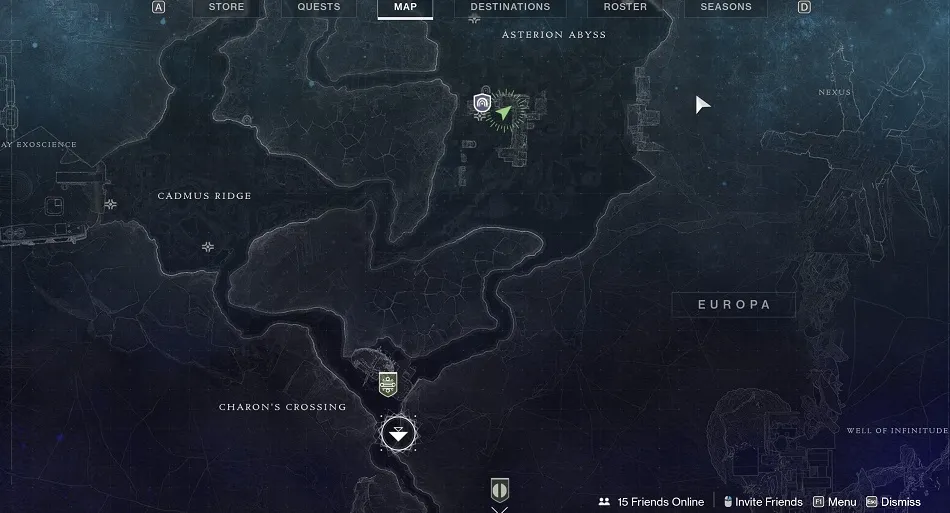The width and height of the screenshot is (950, 513).
Task: Choose the green banner marker with two half-circles
Action: (x=500, y=490)
